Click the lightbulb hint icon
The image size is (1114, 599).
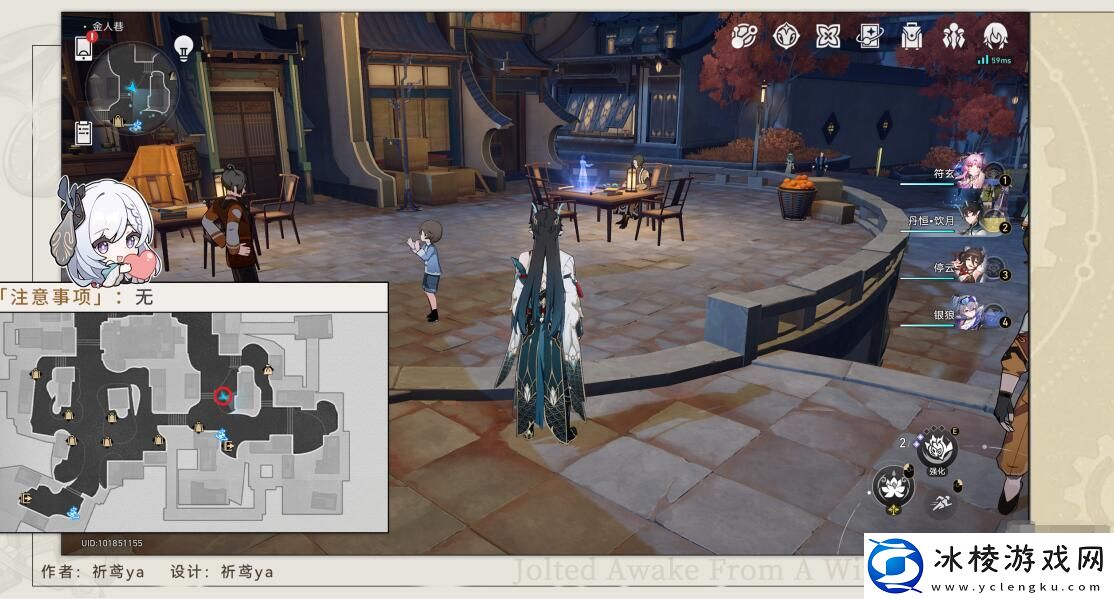click(x=184, y=46)
